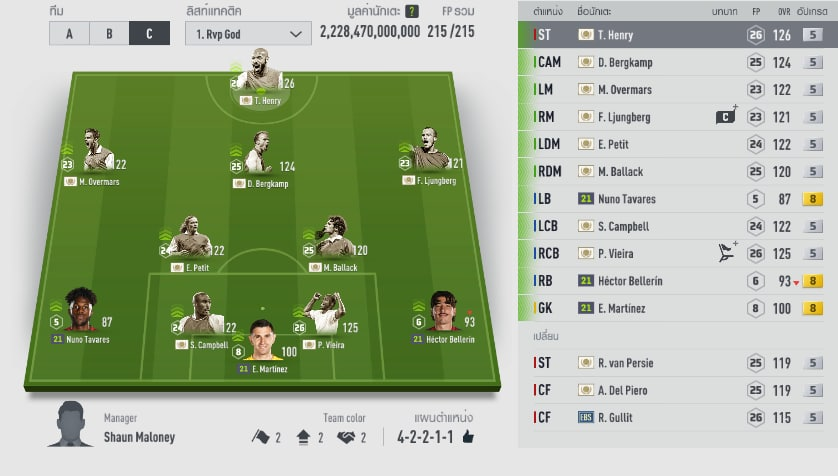The height and width of the screenshot is (476, 838).
Task: Open manager Shaun Maloney's portrait
Action: pos(68,424)
